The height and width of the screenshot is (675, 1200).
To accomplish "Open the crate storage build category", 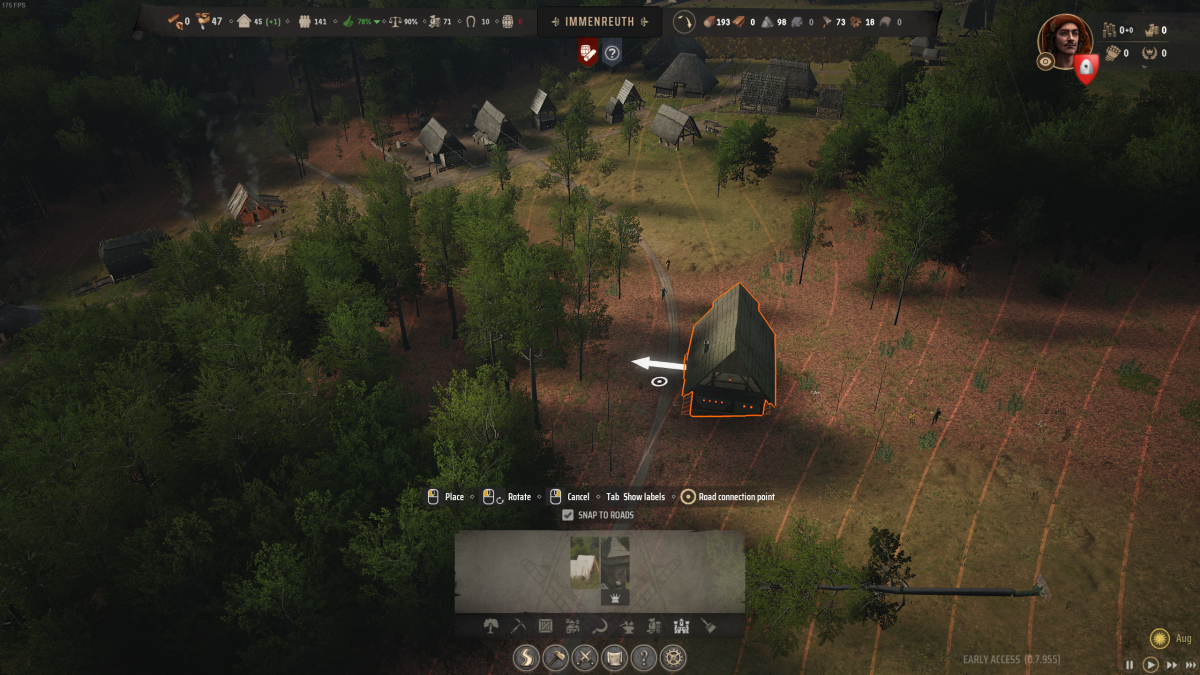I will 545,626.
